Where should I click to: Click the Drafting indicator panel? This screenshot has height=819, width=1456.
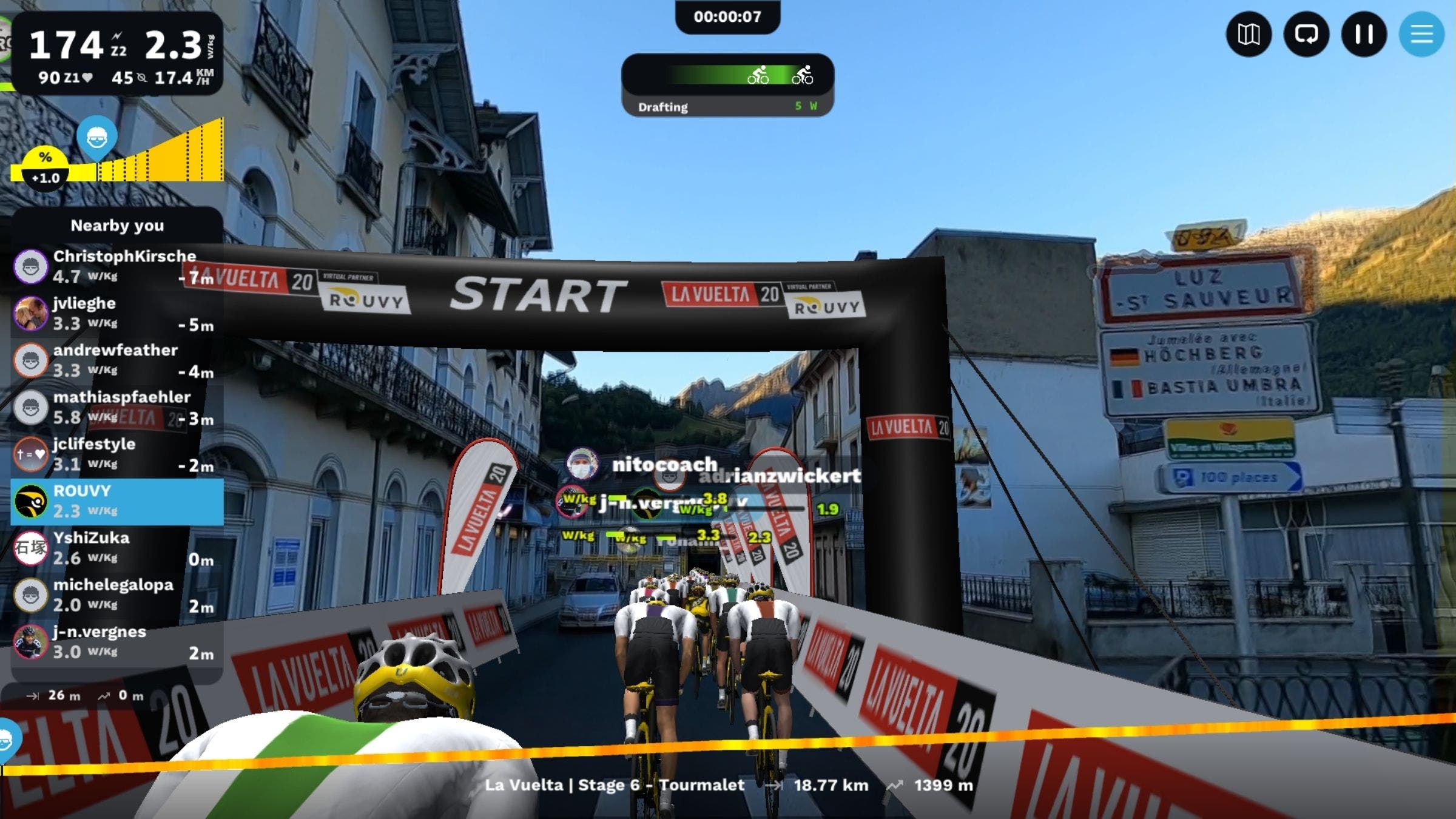tap(727, 86)
